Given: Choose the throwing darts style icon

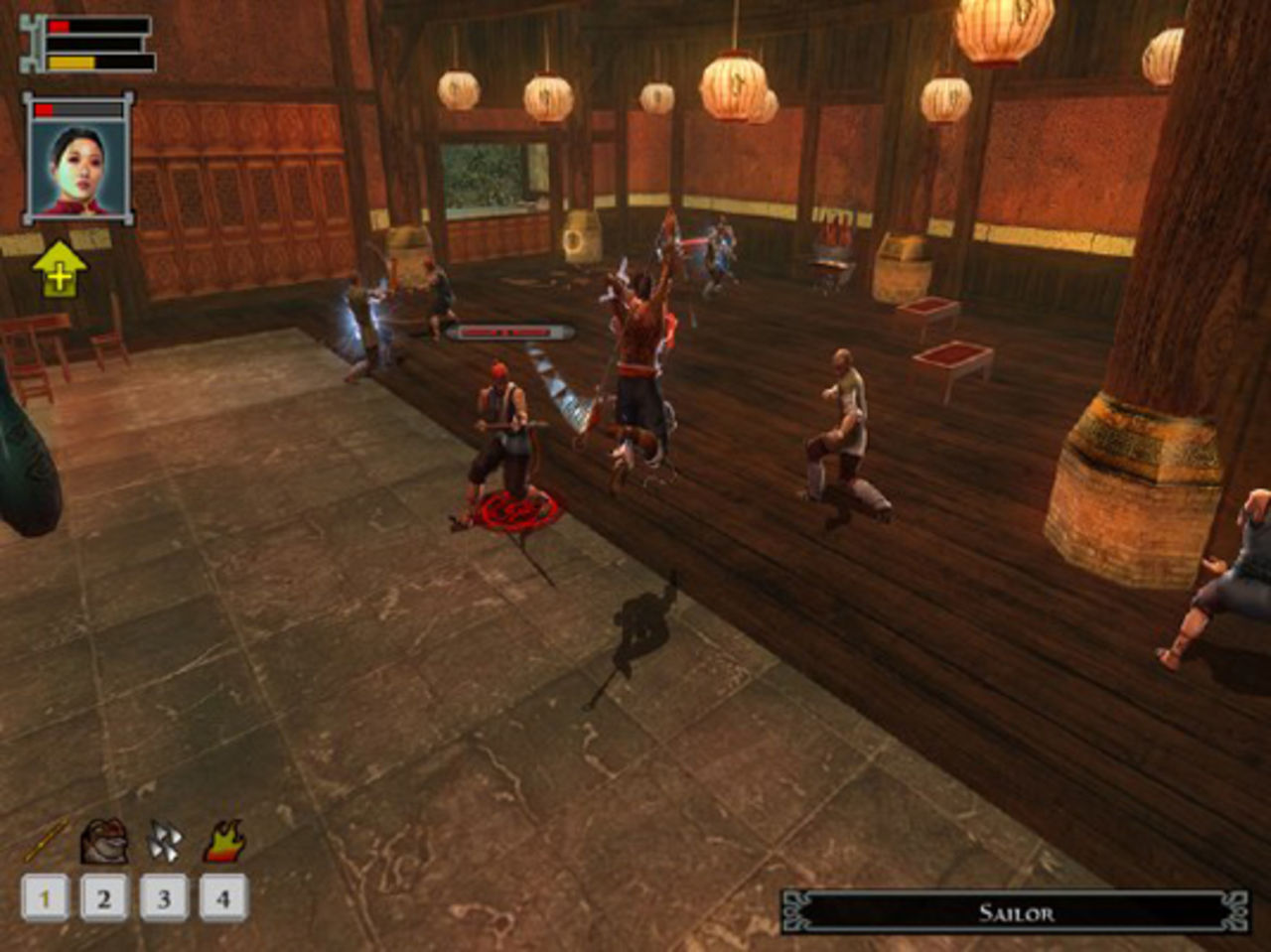Looking at the screenshot, I should click(167, 842).
